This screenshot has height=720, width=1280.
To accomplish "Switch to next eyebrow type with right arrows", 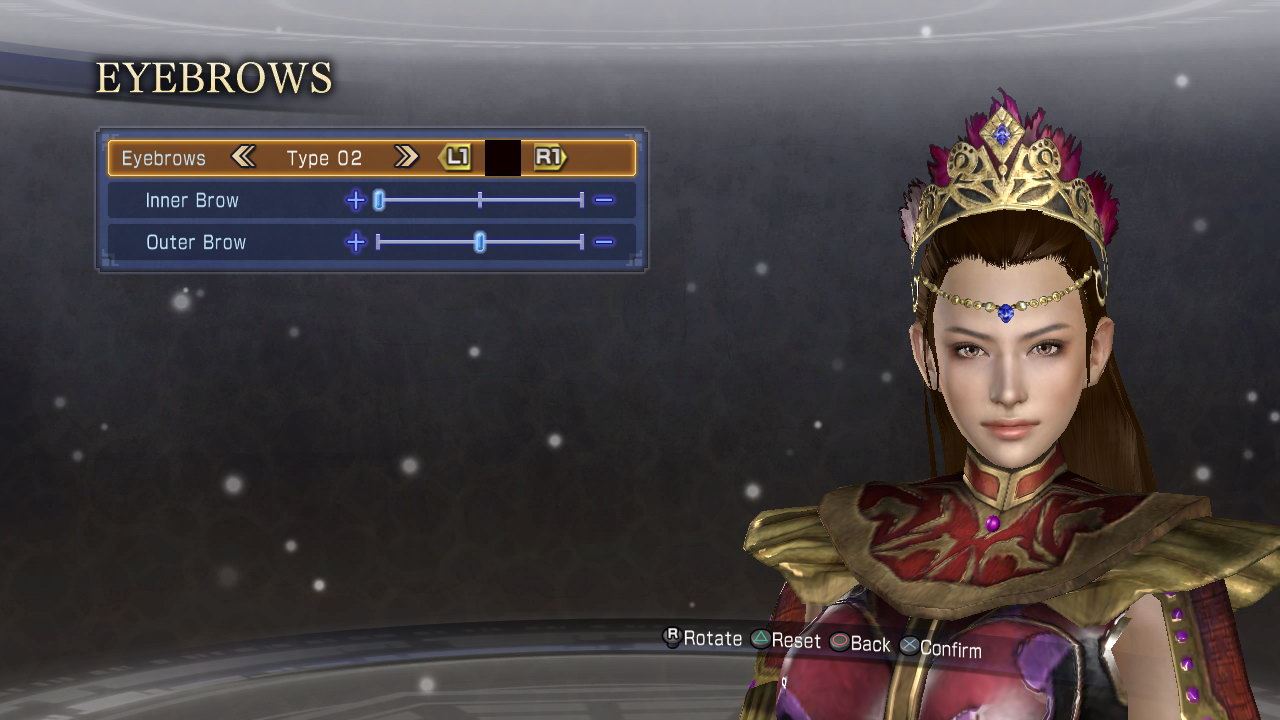I will click(x=405, y=157).
